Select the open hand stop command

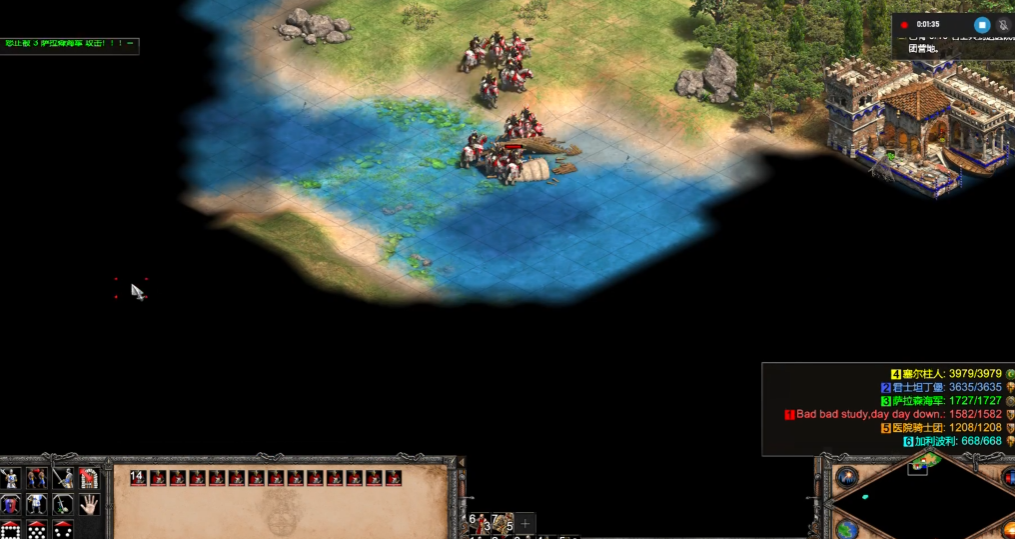[x=89, y=503]
